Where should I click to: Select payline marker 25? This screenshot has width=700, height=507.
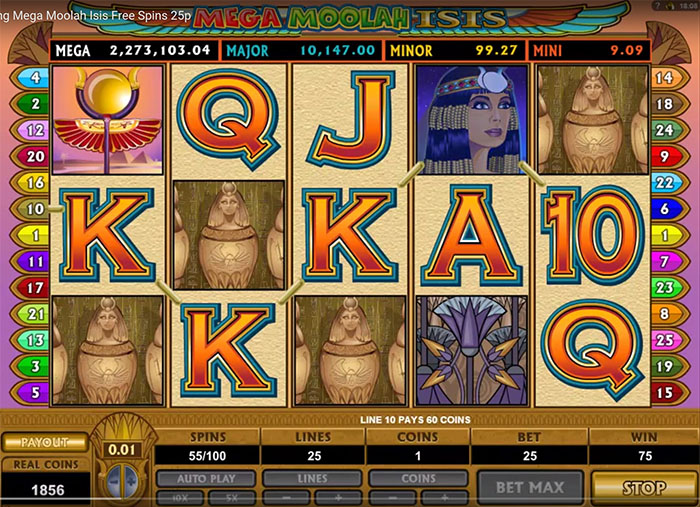tap(663, 340)
